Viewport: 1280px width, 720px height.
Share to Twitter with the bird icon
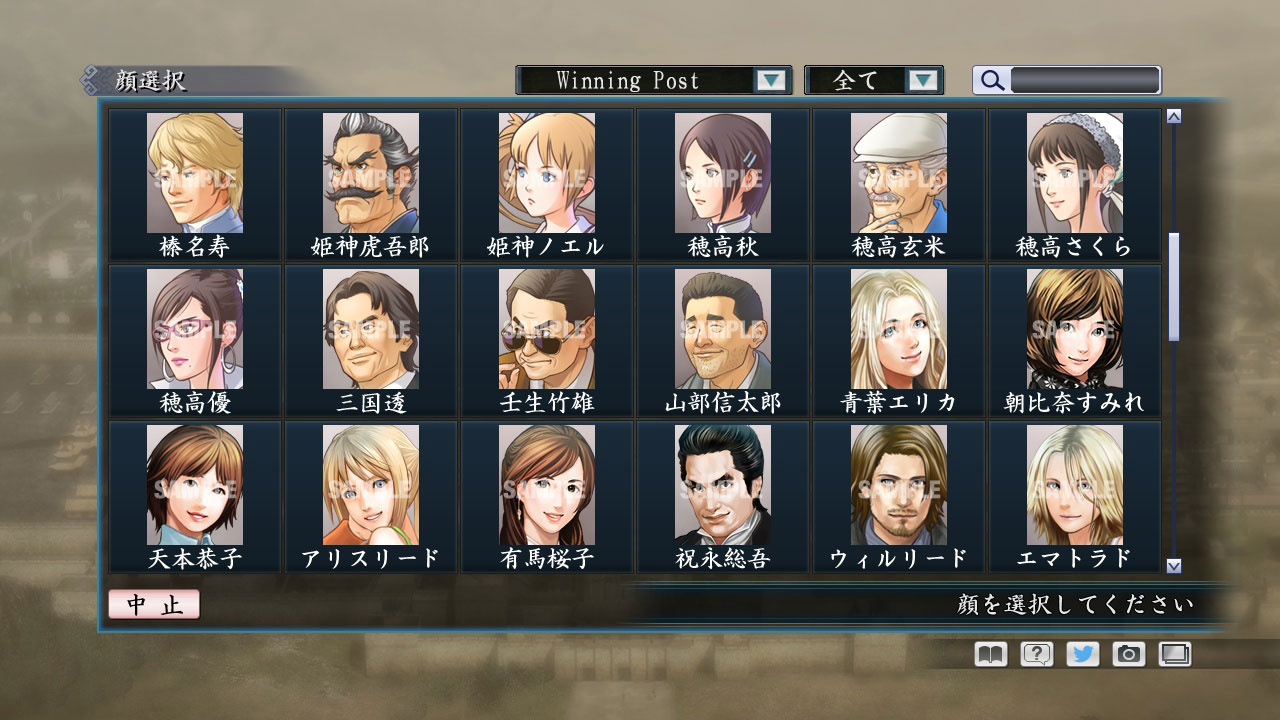point(1081,654)
